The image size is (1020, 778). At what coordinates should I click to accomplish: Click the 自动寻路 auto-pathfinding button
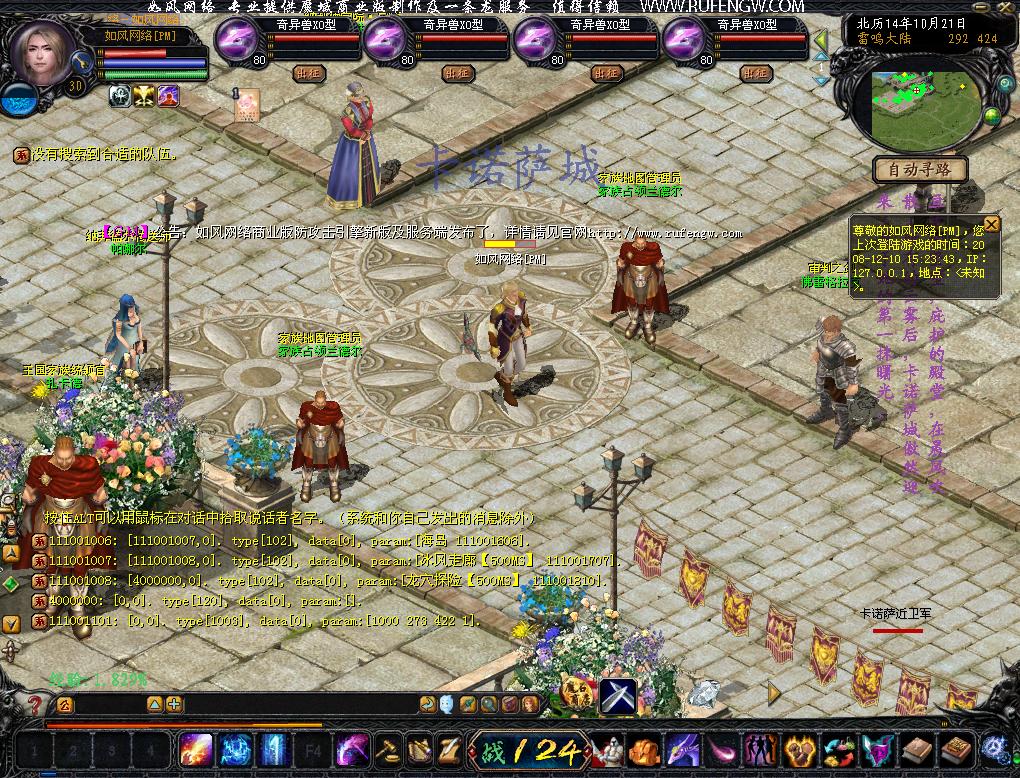(x=920, y=170)
